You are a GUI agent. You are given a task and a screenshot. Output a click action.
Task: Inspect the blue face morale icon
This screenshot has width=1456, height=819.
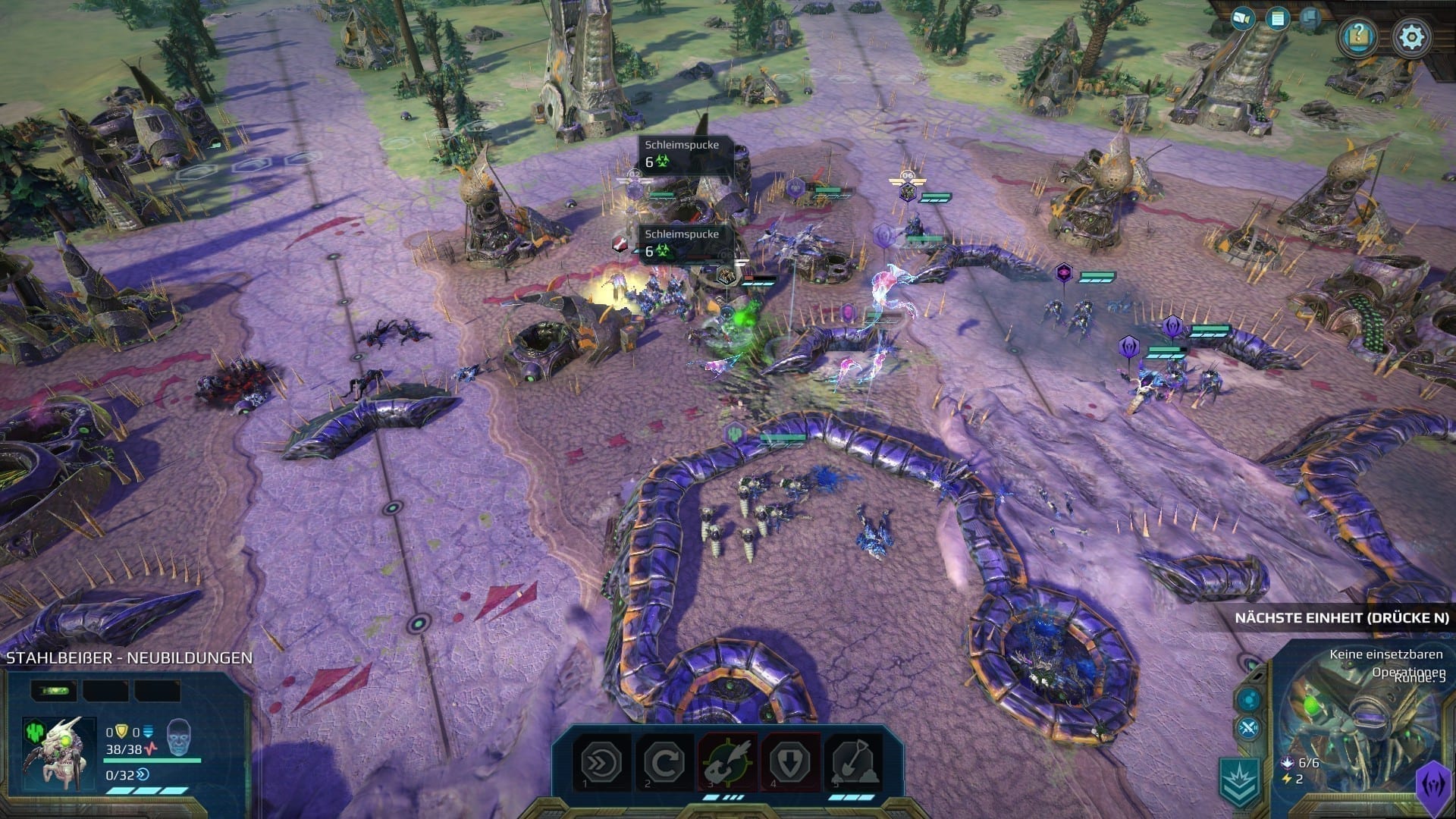pos(180,736)
